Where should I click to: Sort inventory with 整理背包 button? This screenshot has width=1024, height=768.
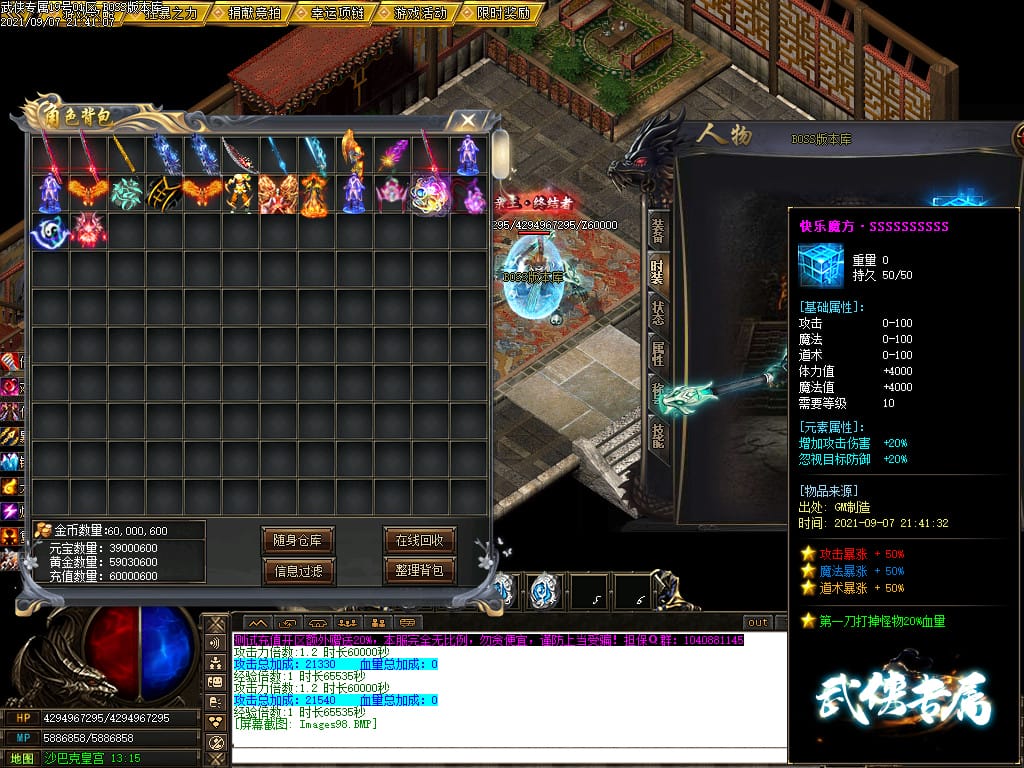point(419,571)
